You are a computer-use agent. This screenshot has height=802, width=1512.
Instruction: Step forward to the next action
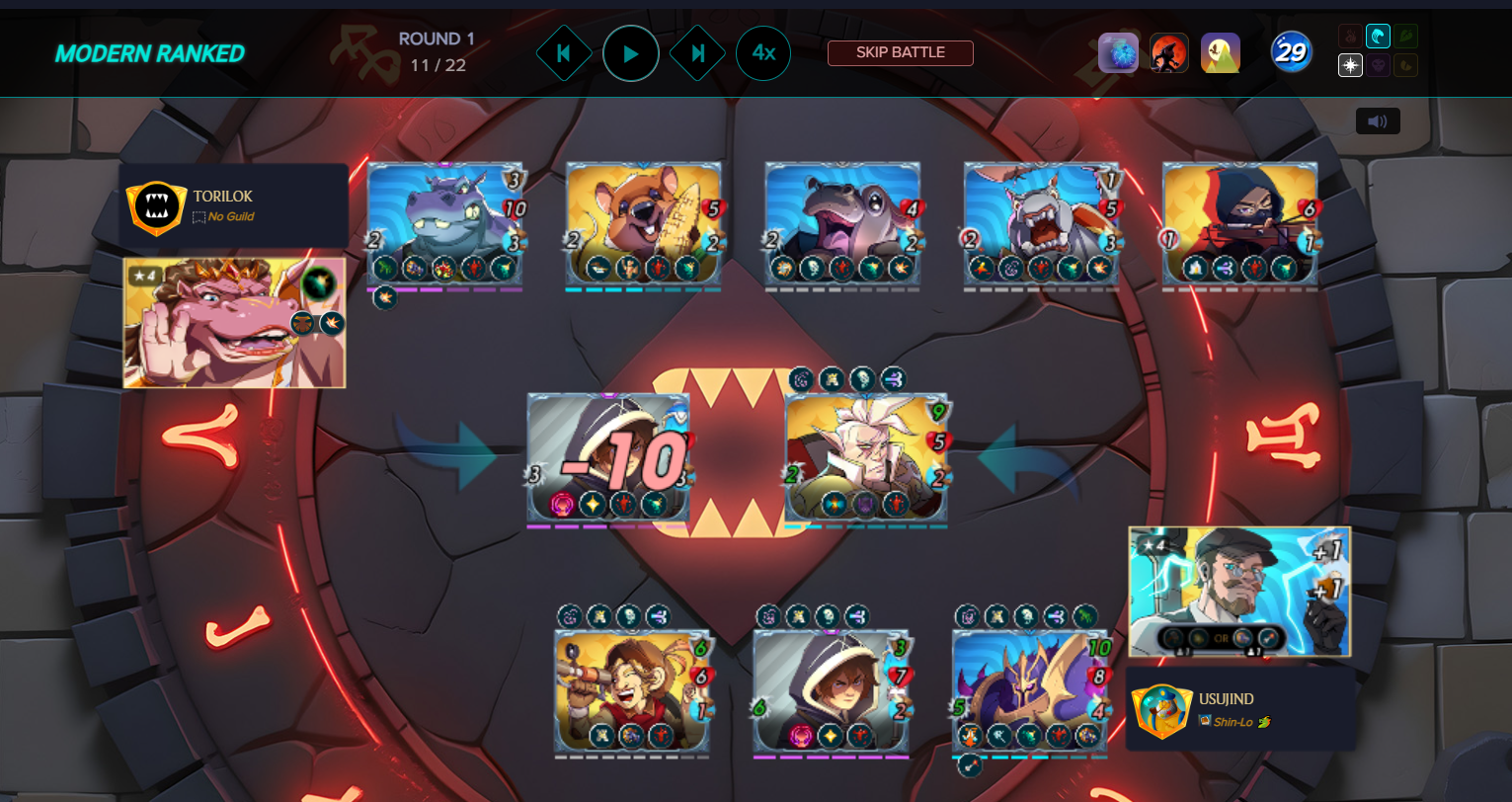click(698, 53)
